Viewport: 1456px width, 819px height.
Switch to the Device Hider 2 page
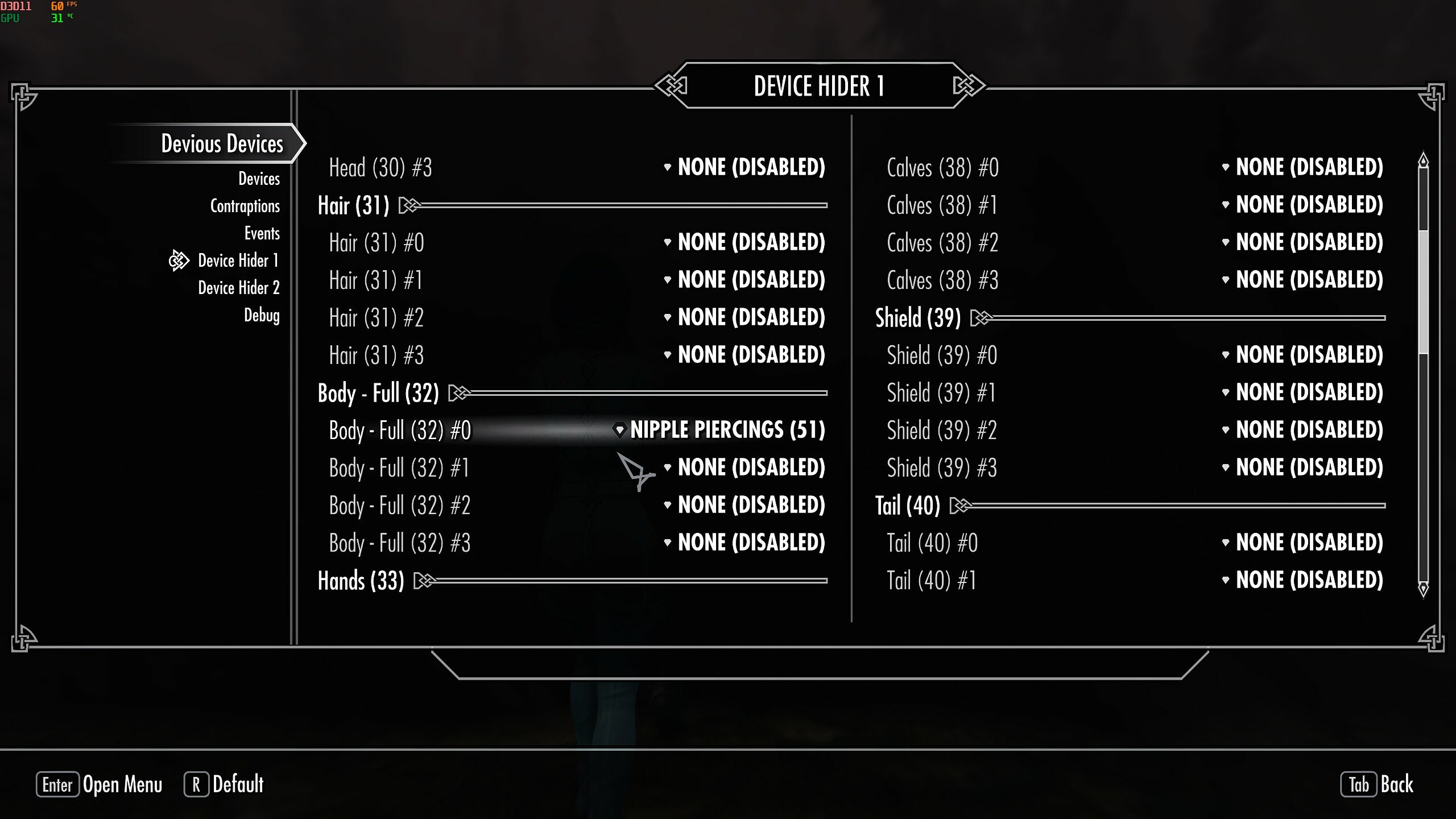[x=238, y=288]
